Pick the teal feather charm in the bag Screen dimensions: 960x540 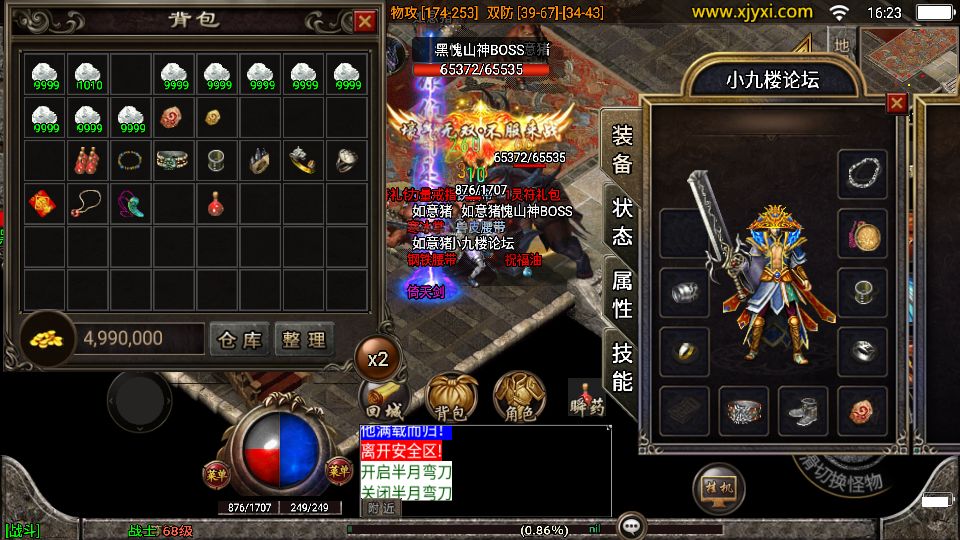tap(130, 203)
